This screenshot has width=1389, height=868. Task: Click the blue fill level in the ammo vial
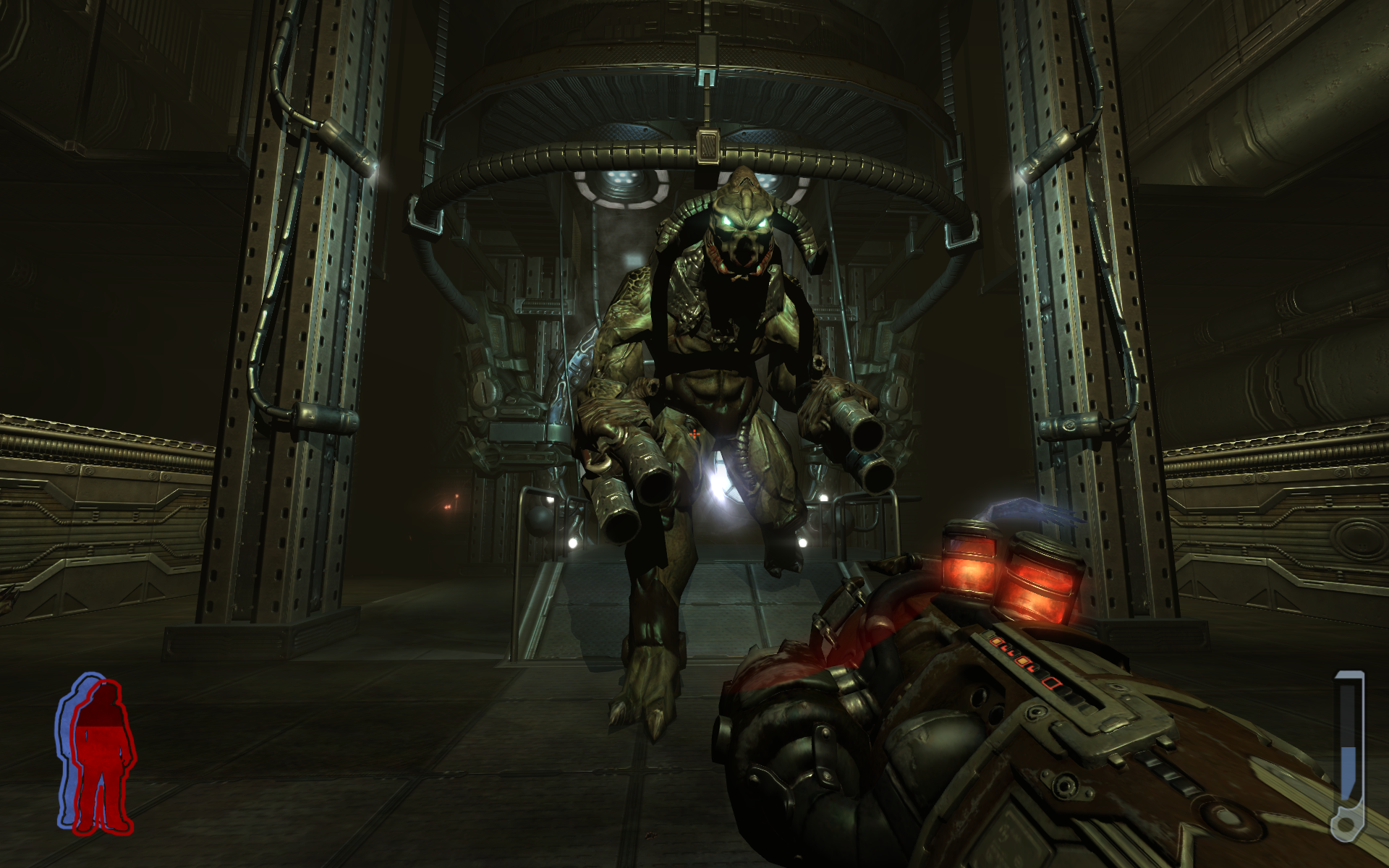coord(1348,774)
